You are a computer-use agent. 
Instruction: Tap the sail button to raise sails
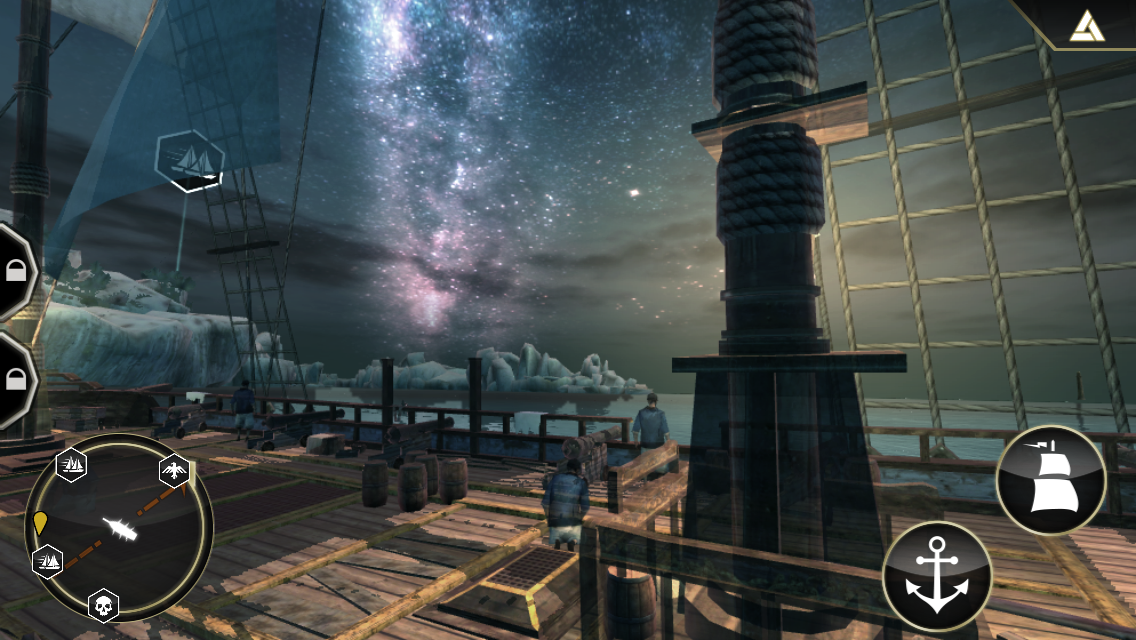click(1050, 481)
